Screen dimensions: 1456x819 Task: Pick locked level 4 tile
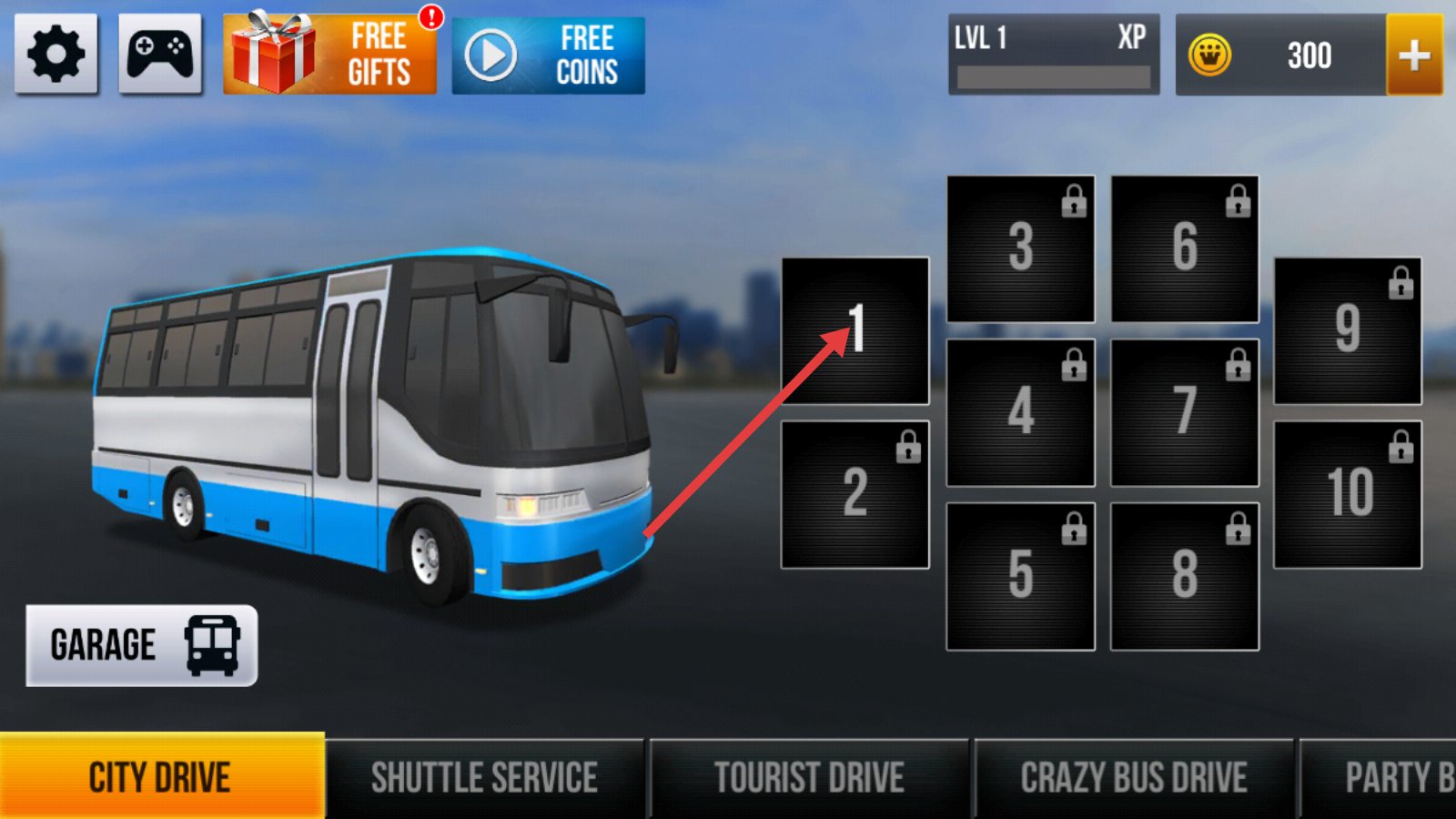tap(1020, 412)
